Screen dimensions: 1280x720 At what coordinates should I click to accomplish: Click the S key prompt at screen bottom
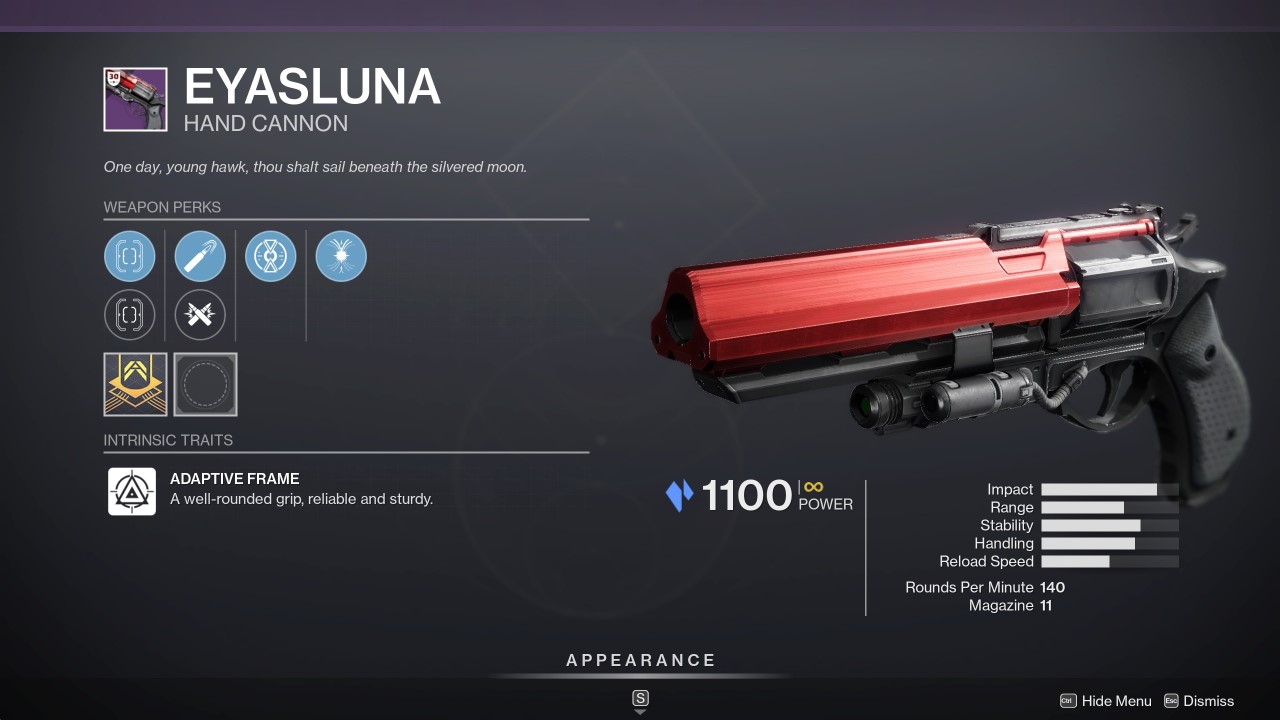click(x=639, y=699)
